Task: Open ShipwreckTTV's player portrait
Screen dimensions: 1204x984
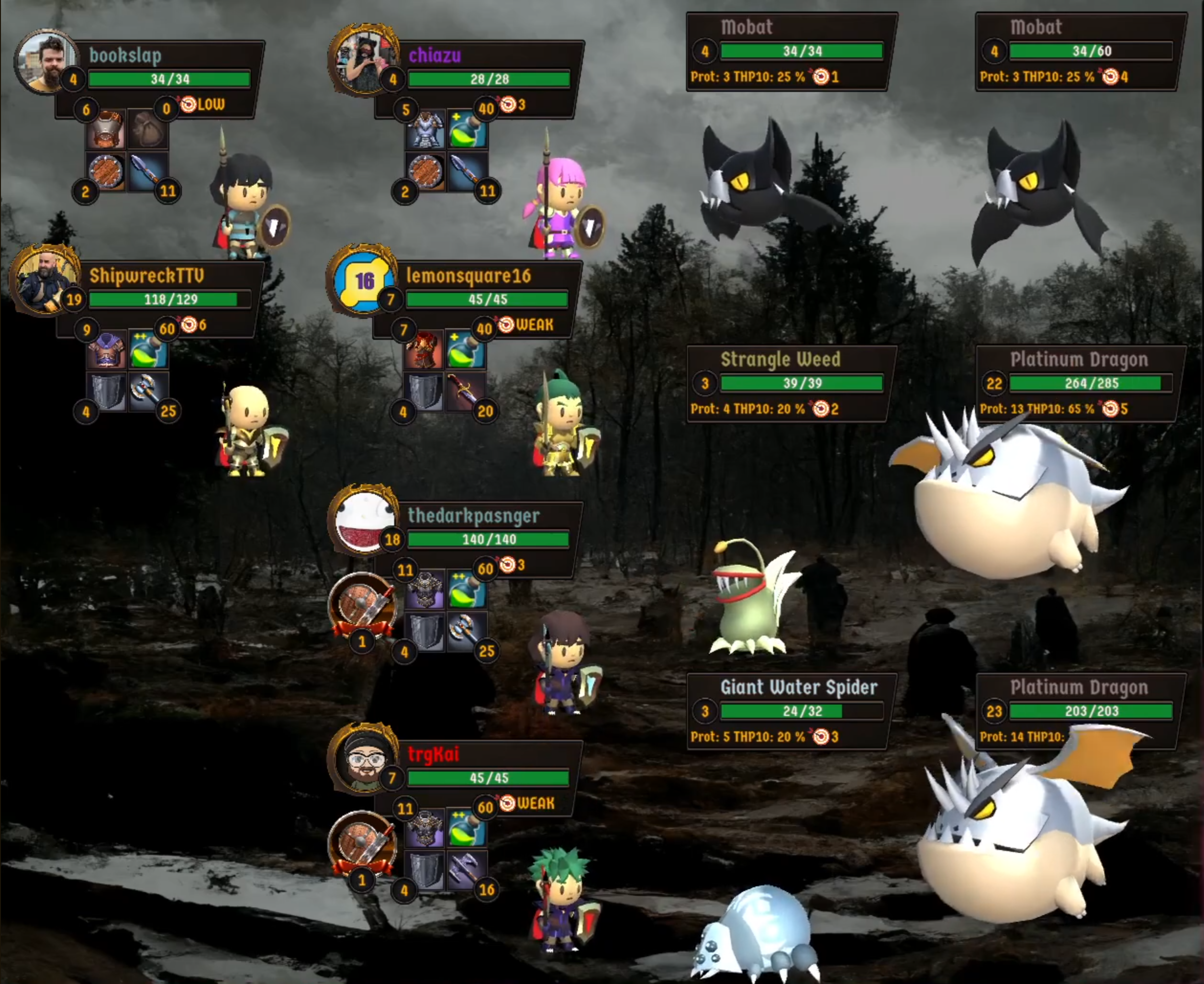Action: click(x=44, y=280)
